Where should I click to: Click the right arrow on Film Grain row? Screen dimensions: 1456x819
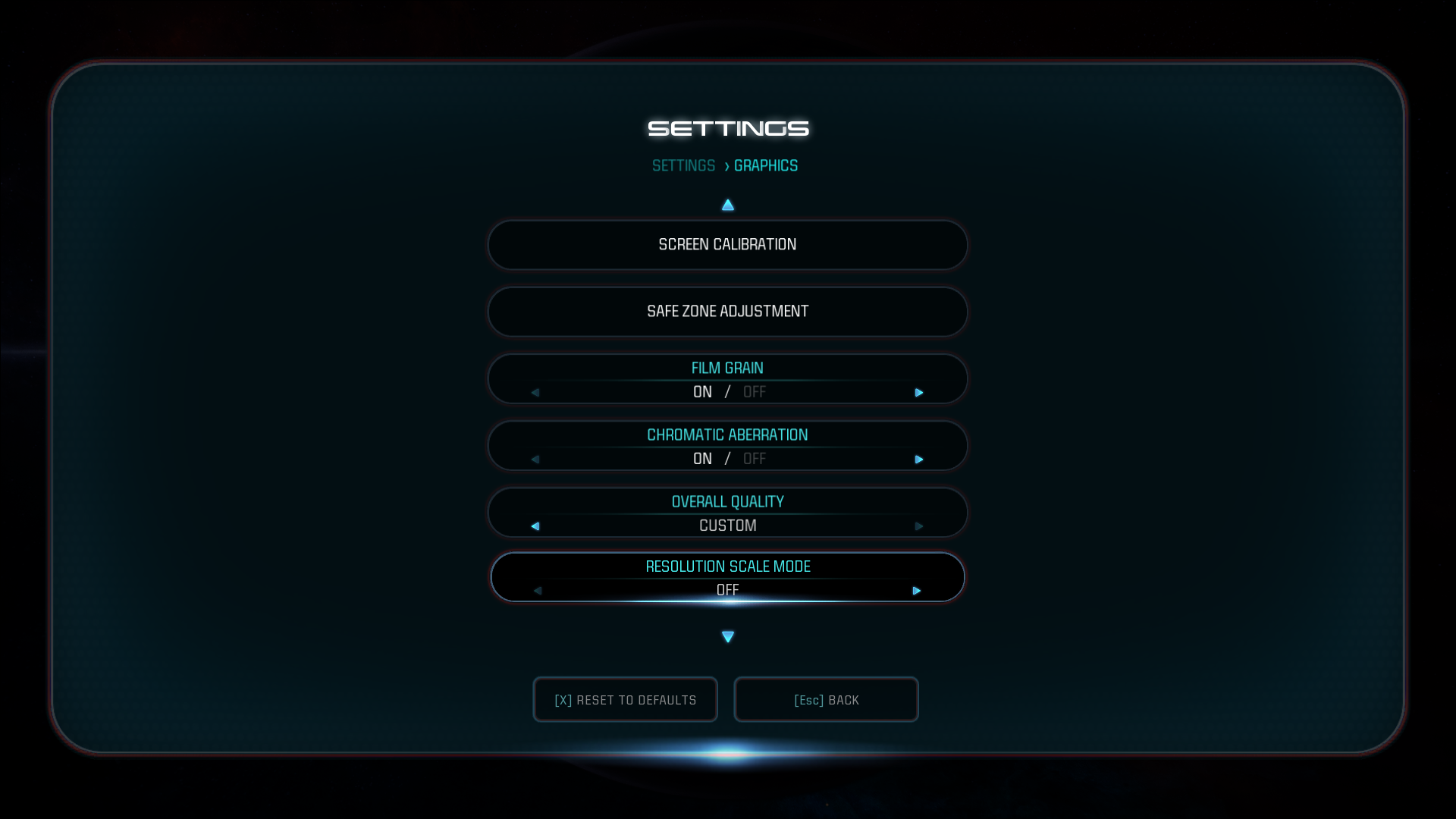[920, 393]
